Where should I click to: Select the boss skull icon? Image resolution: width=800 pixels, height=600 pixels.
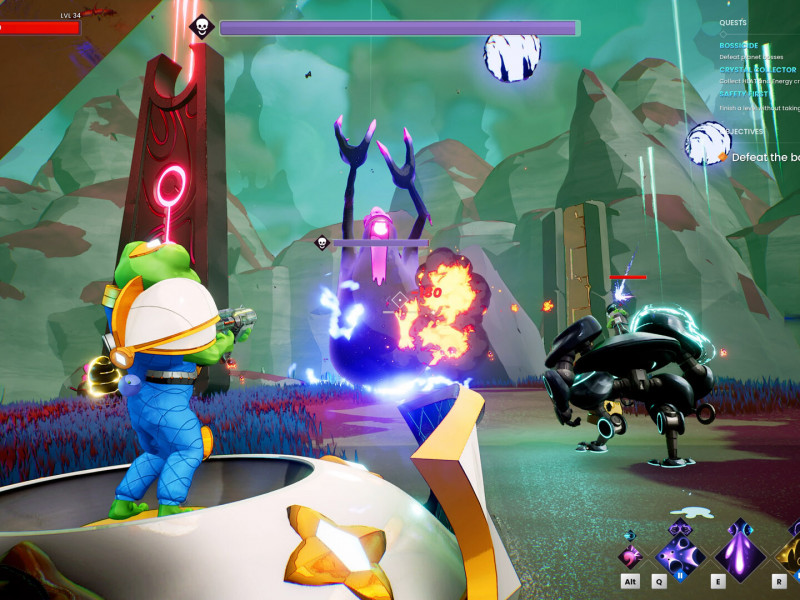[x=200, y=27]
